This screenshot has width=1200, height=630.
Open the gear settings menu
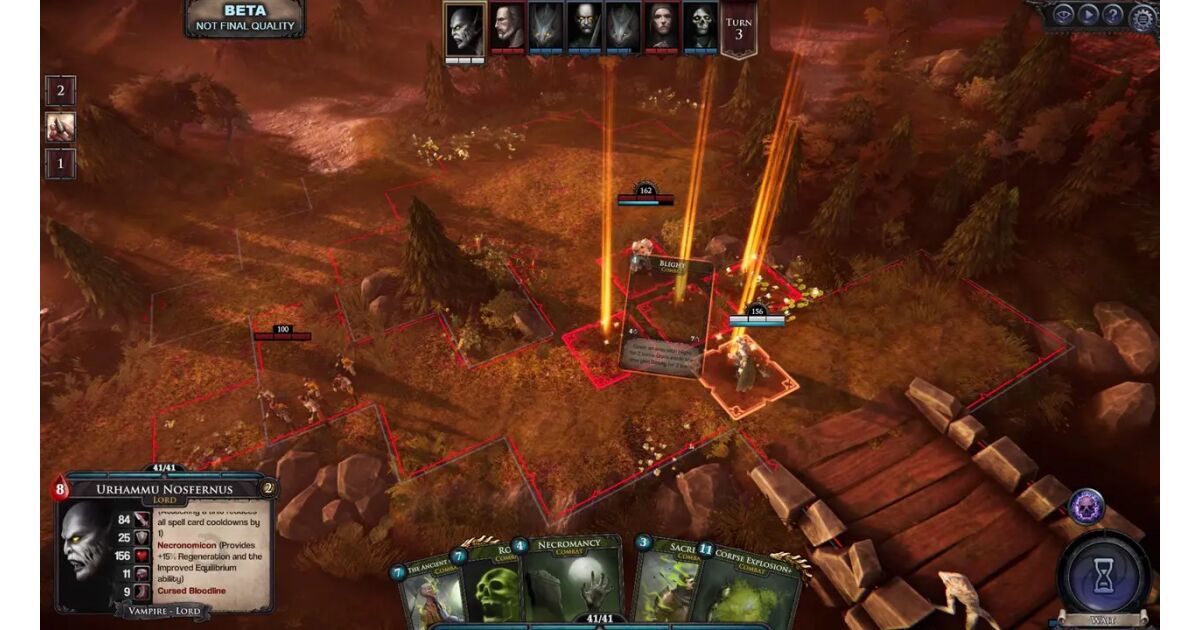click(x=1142, y=16)
